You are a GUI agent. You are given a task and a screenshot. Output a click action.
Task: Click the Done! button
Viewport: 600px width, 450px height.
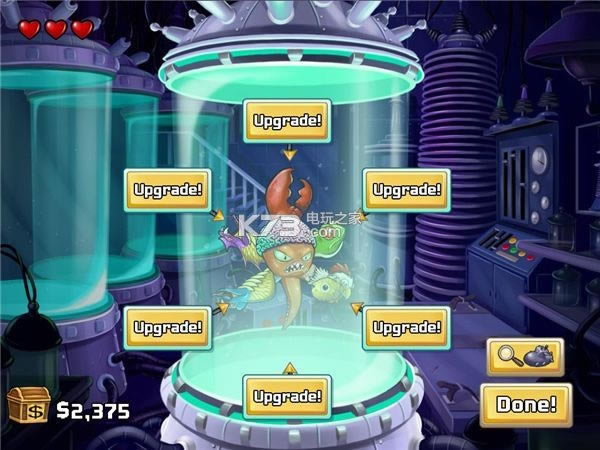tap(525, 404)
